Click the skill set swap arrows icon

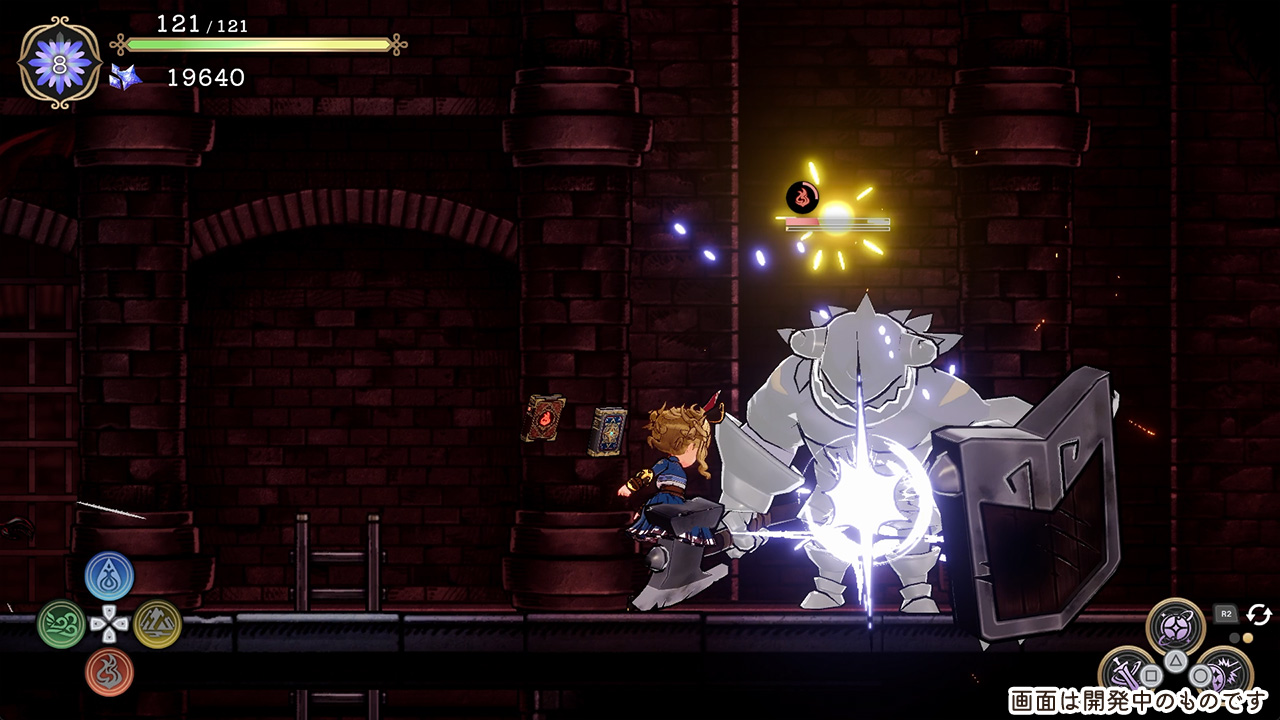(x=1258, y=615)
